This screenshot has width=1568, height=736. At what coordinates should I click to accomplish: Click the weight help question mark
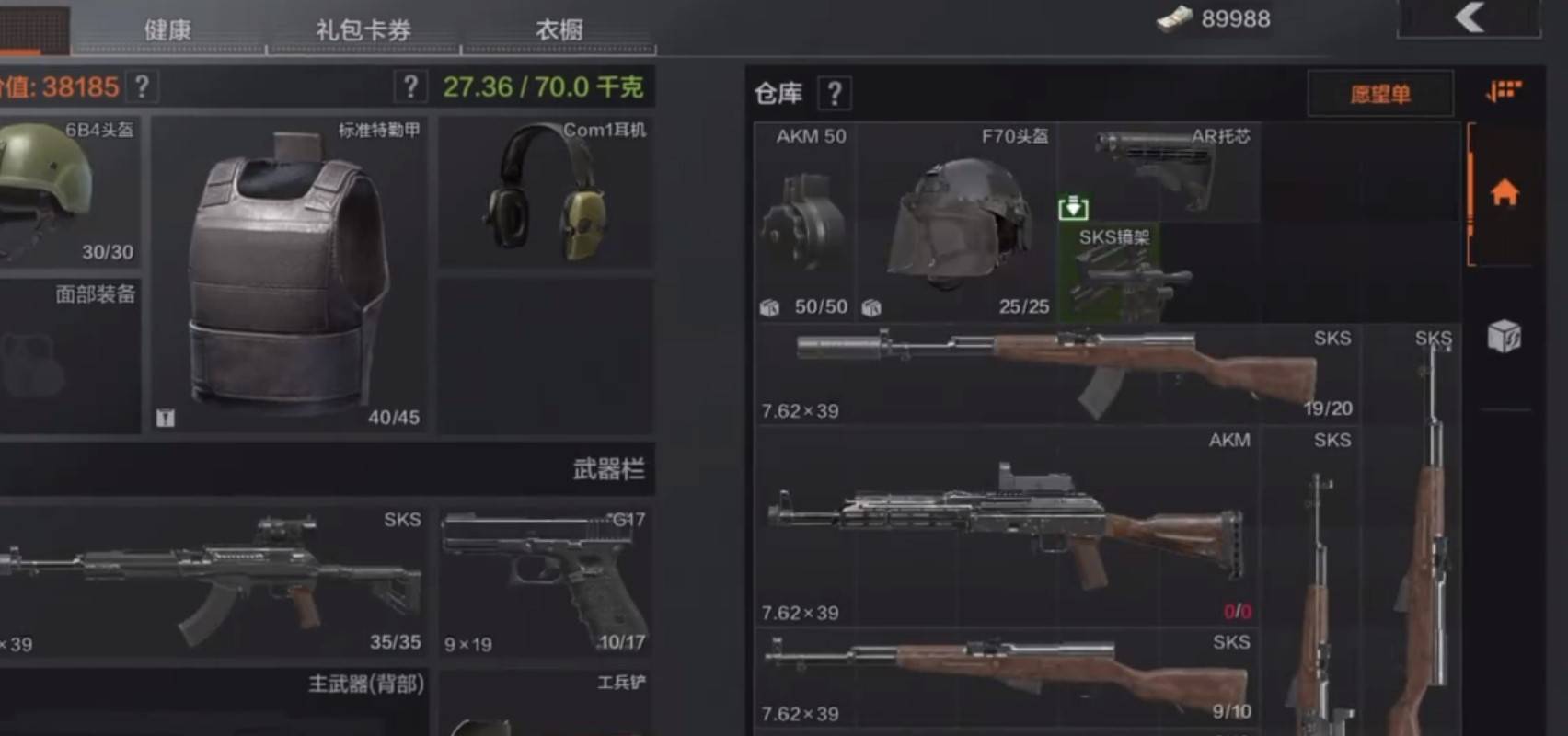click(x=411, y=86)
